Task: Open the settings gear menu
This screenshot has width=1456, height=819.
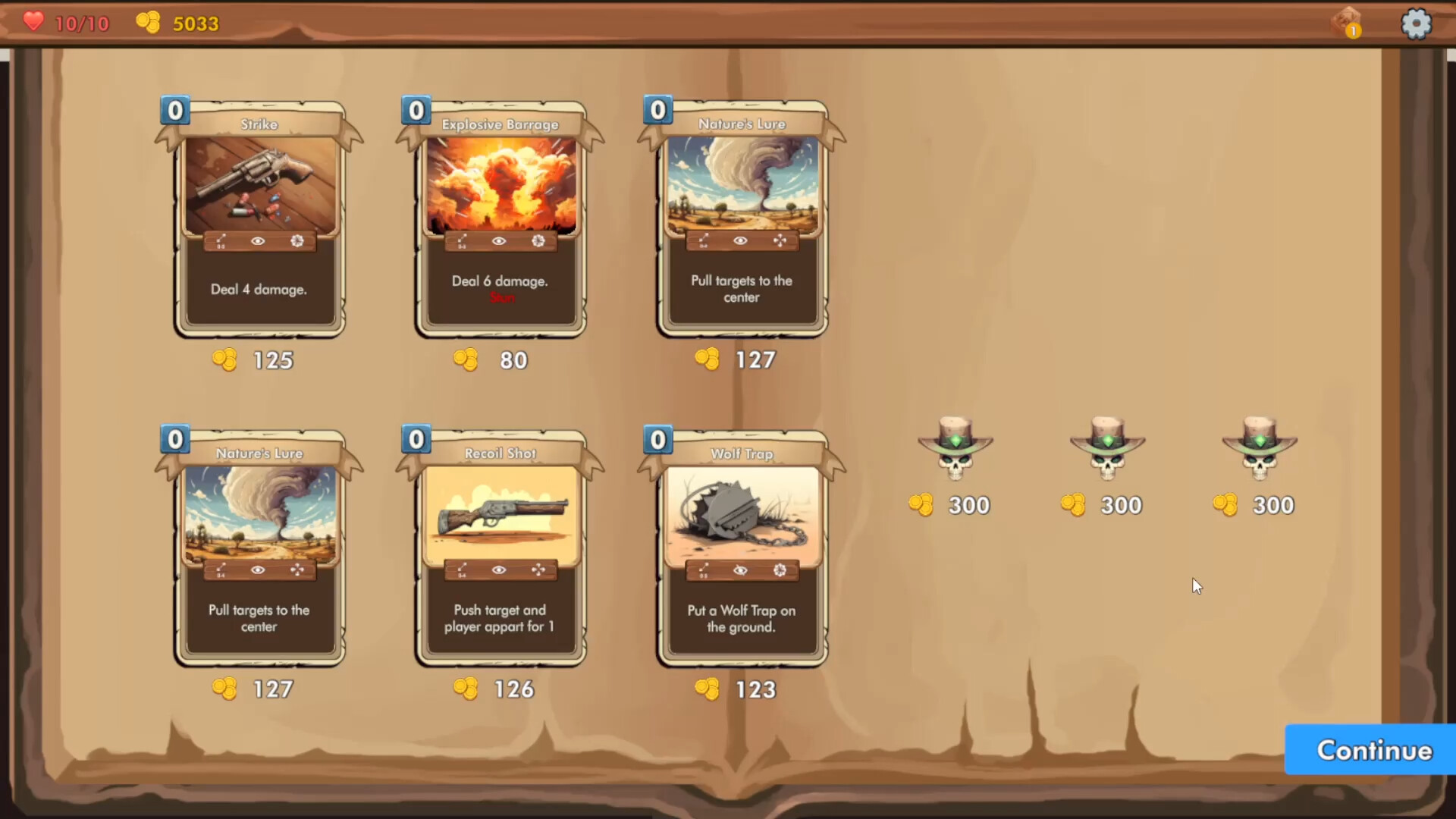Action: tap(1417, 24)
